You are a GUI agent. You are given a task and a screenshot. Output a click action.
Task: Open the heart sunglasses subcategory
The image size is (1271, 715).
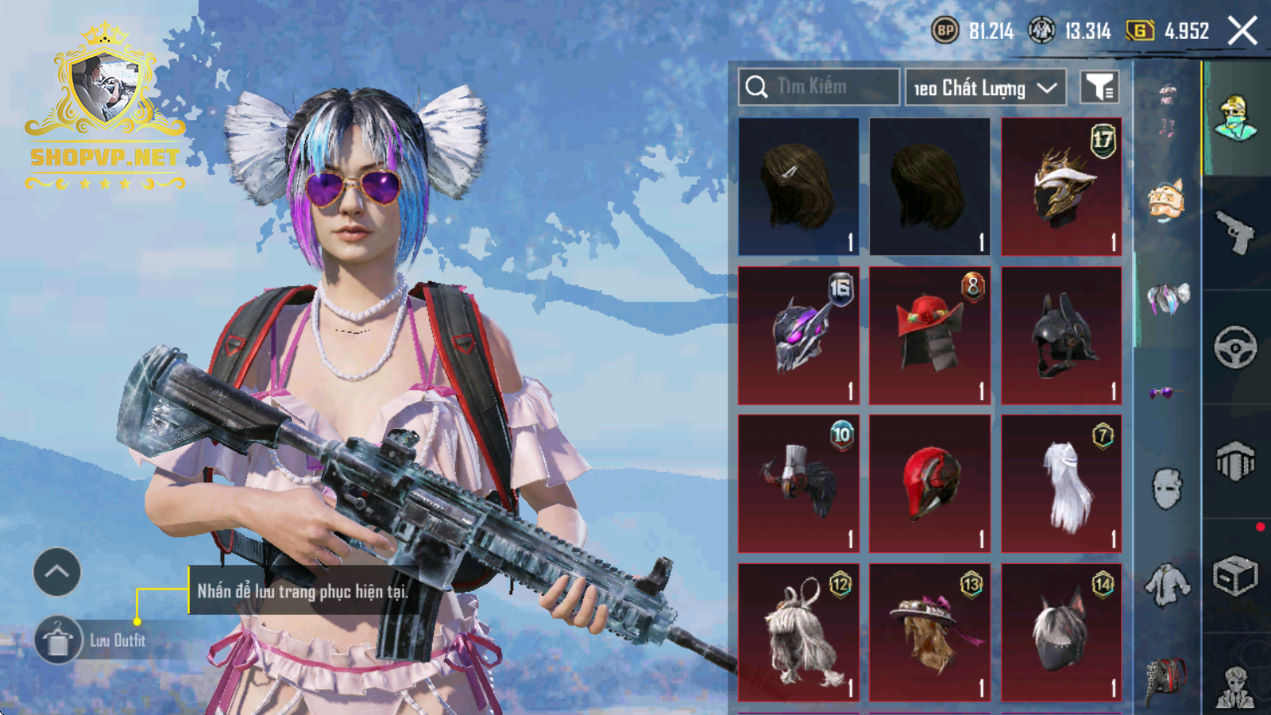1167,393
